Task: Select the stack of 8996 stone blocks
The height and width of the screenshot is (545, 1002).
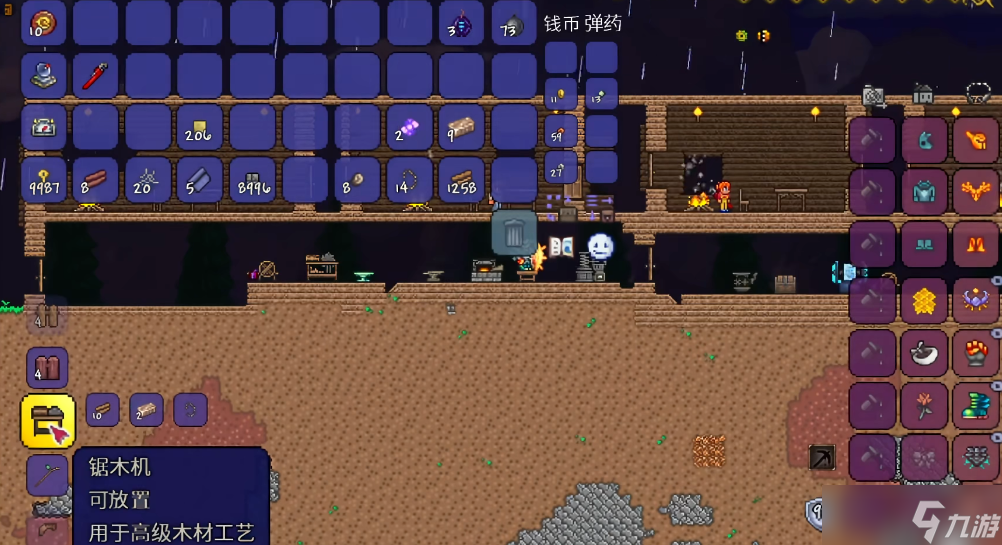Action: (x=253, y=180)
